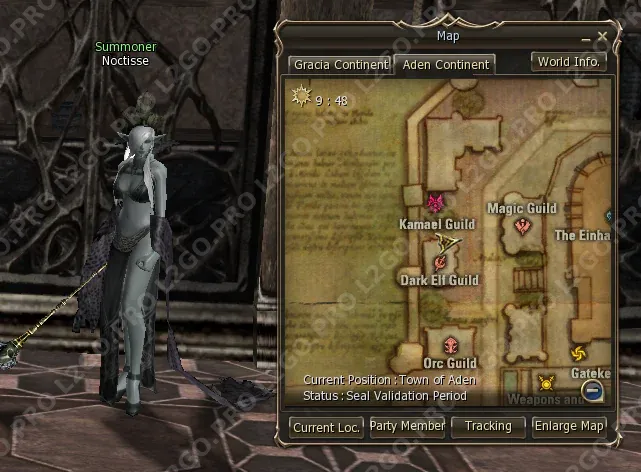Activate the Tracking button
Image resolution: width=641 pixels, height=472 pixels.
pos(488,427)
